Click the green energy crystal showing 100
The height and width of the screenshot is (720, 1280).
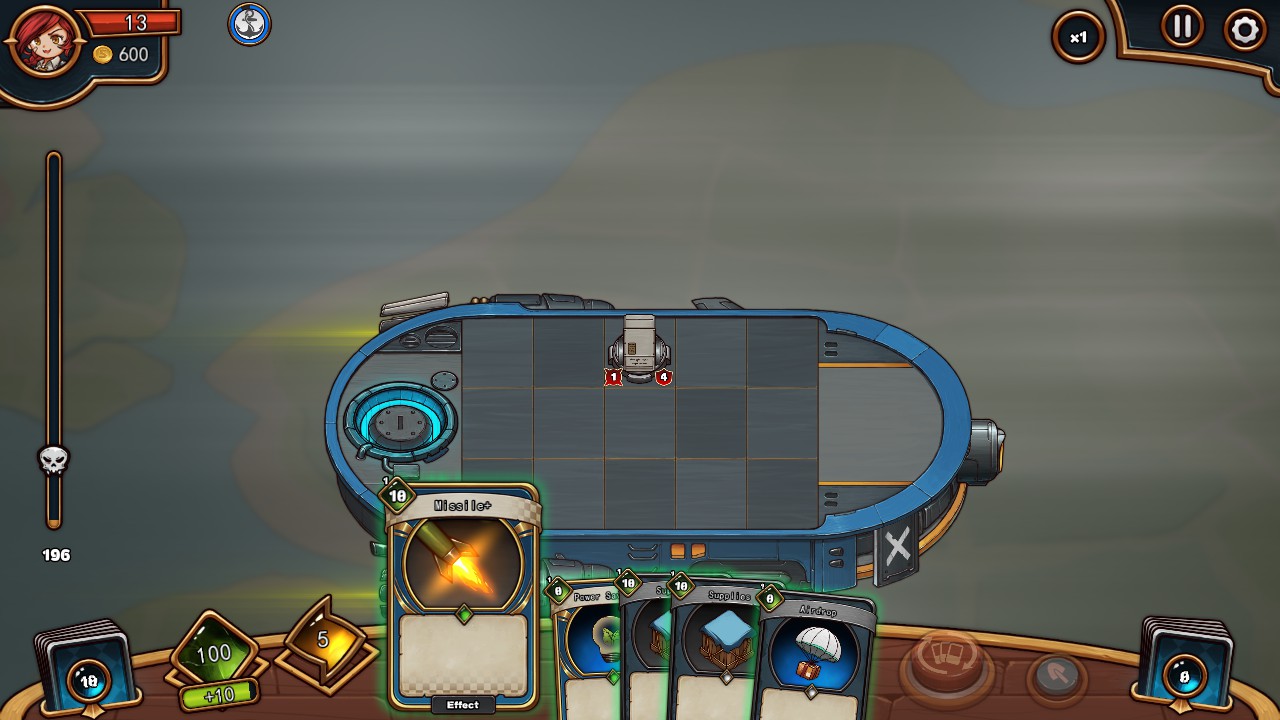[x=213, y=655]
